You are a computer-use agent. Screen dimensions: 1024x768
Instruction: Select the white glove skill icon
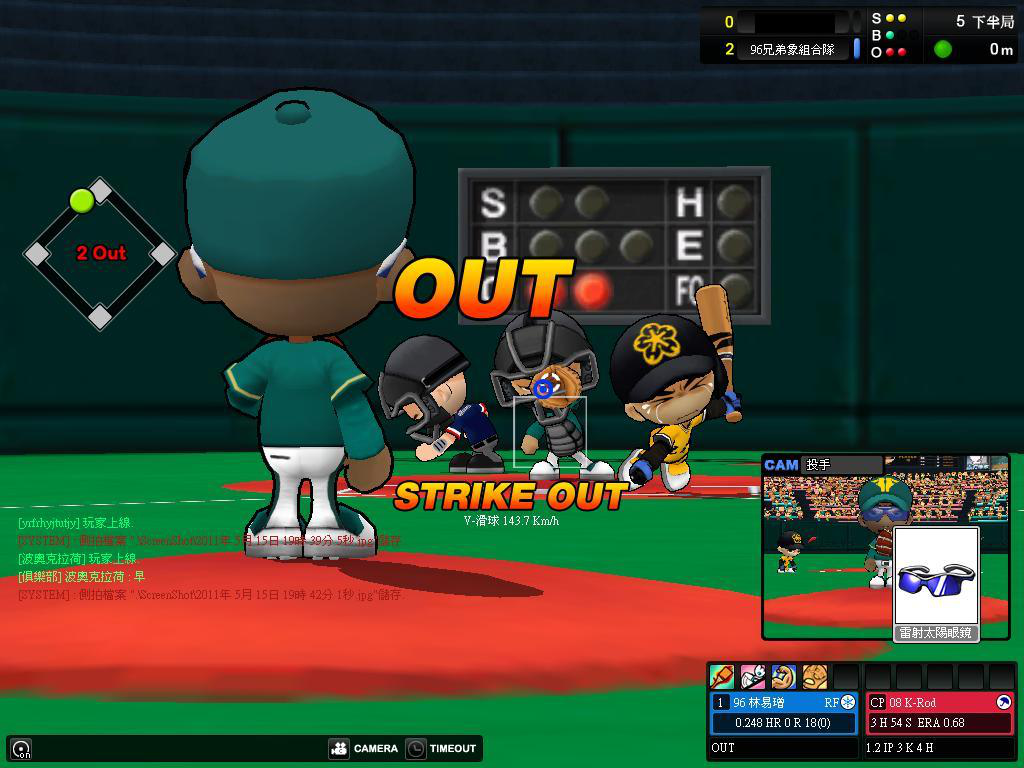coord(753,677)
